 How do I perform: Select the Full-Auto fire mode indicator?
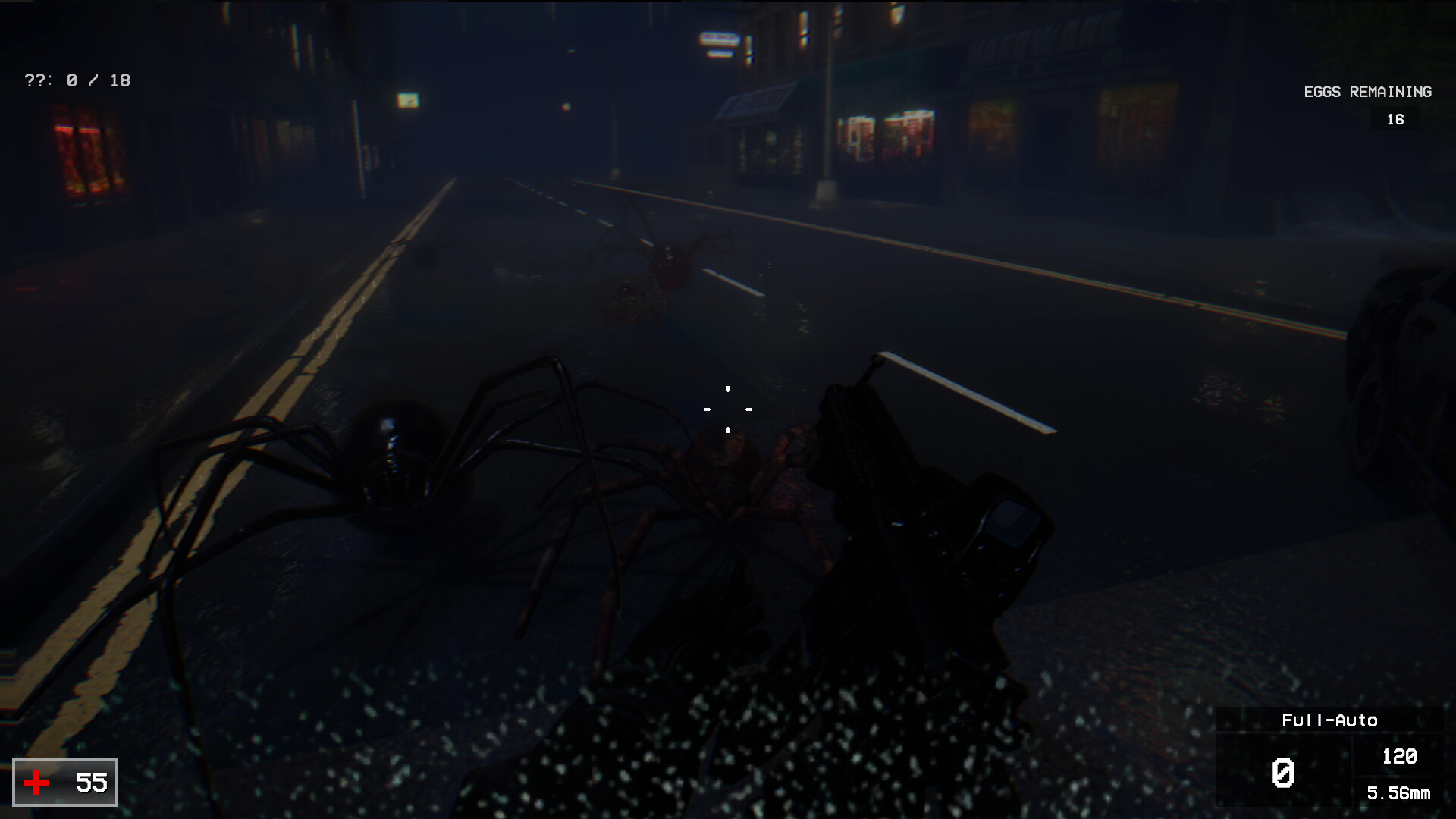(1329, 720)
